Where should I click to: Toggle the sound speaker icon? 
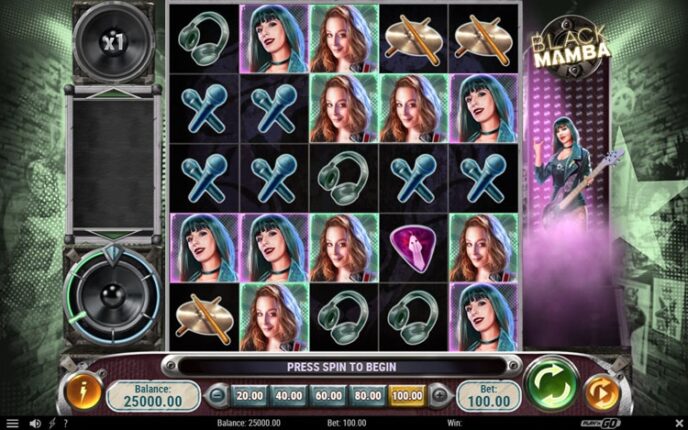point(33,424)
